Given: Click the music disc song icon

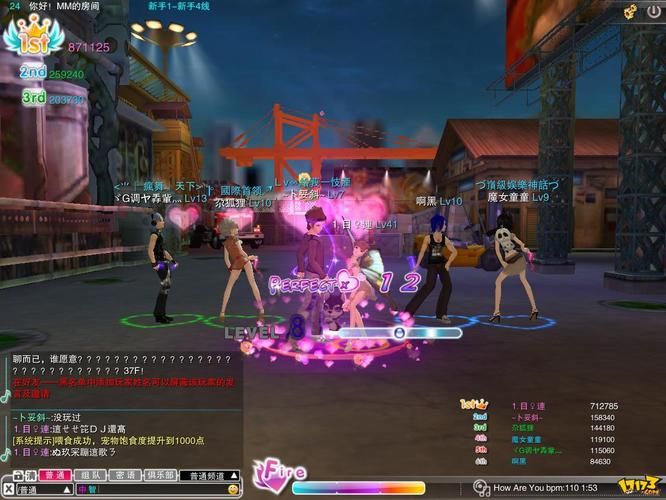Looking at the screenshot, I should [x=484, y=488].
